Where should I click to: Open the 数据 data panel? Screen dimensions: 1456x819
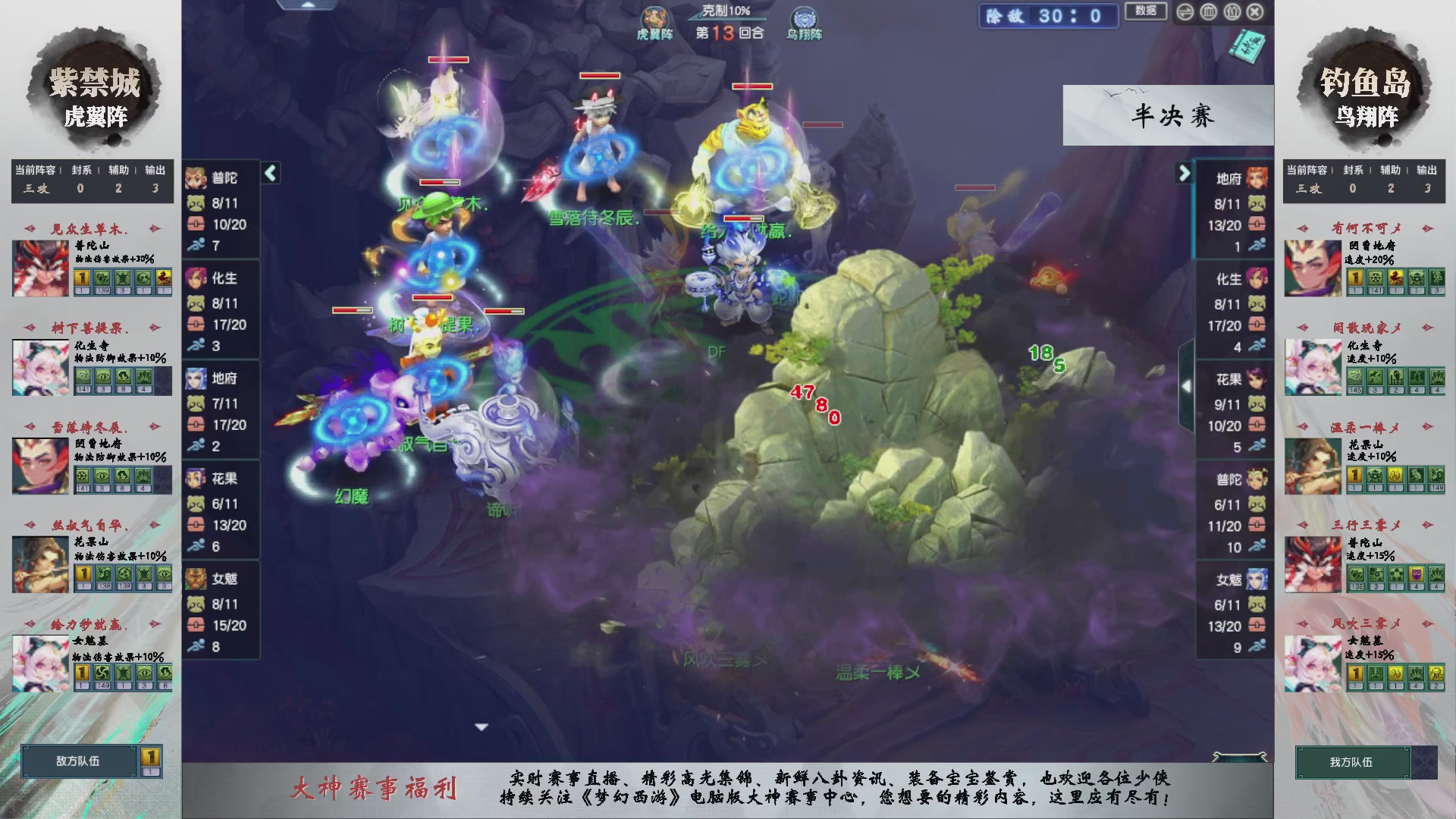click(1146, 12)
